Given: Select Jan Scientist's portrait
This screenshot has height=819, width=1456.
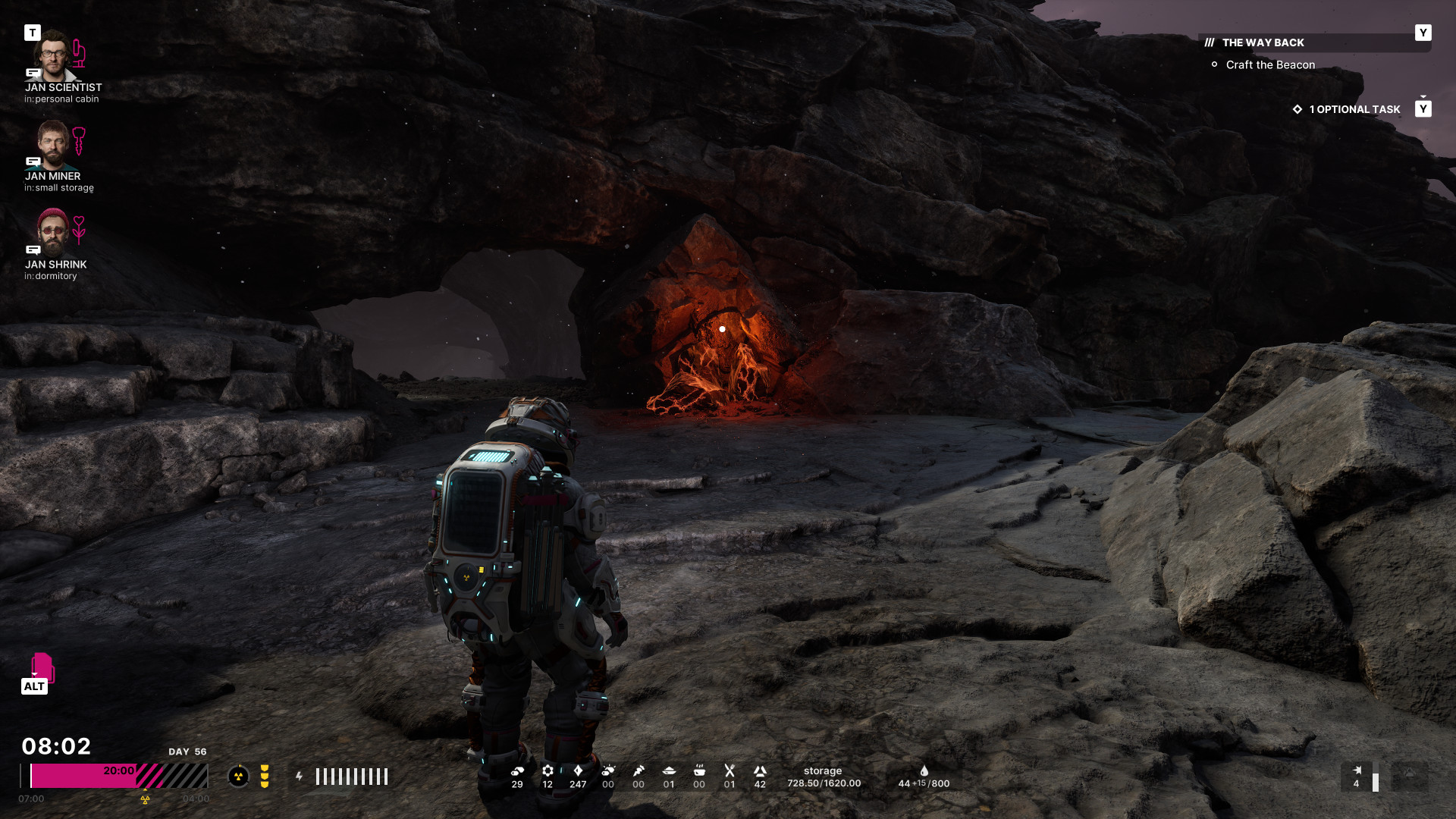Looking at the screenshot, I should tap(52, 55).
